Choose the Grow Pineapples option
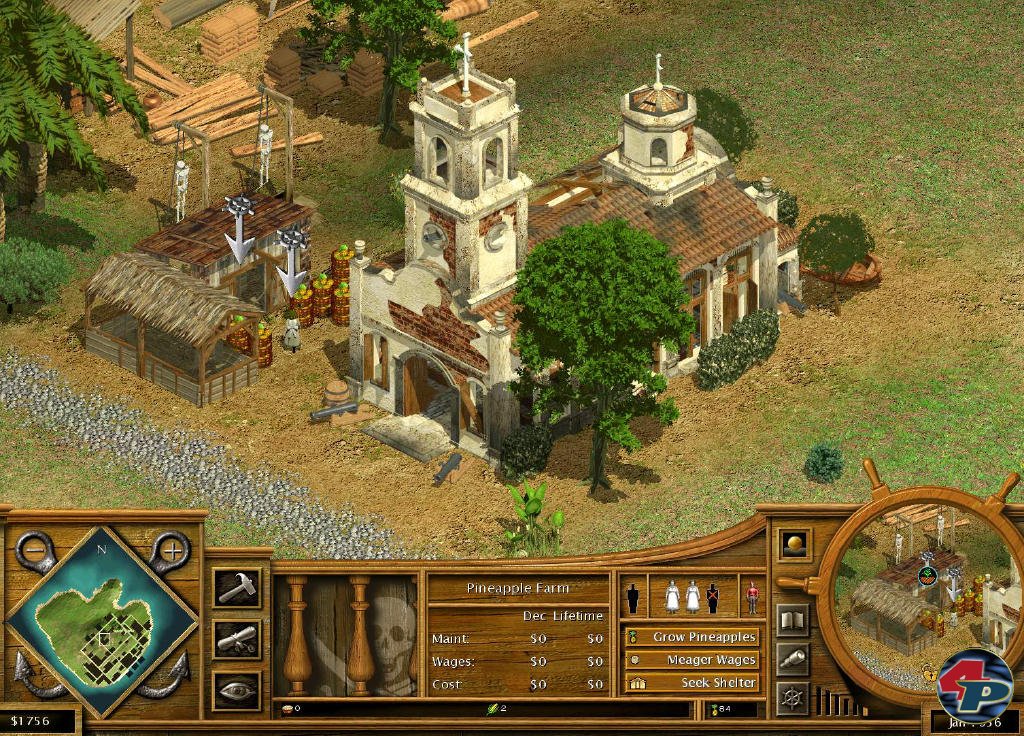Viewport: 1024px width, 736px height. [x=691, y=636]
